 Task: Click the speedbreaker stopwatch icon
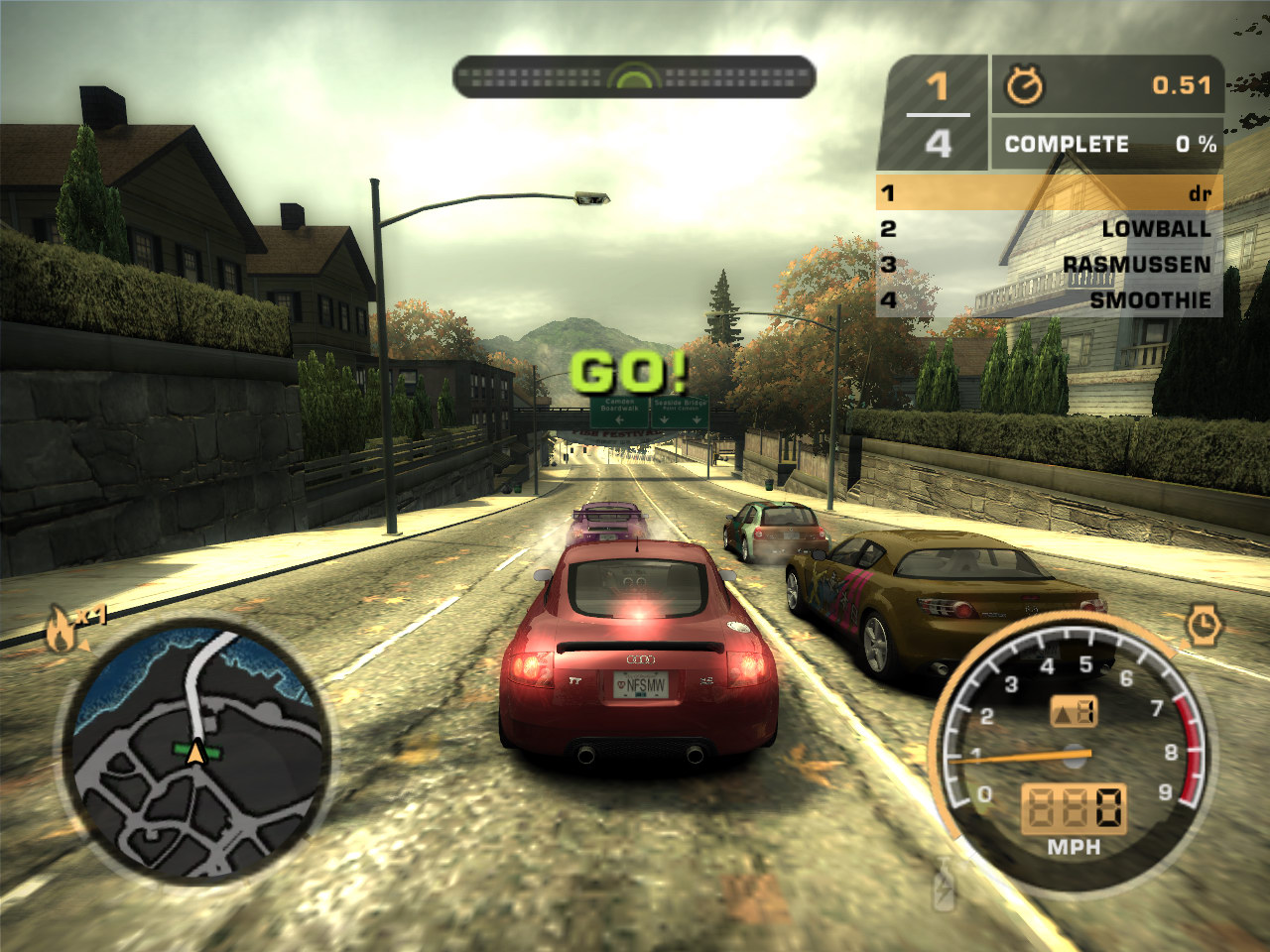point(1203,626)
